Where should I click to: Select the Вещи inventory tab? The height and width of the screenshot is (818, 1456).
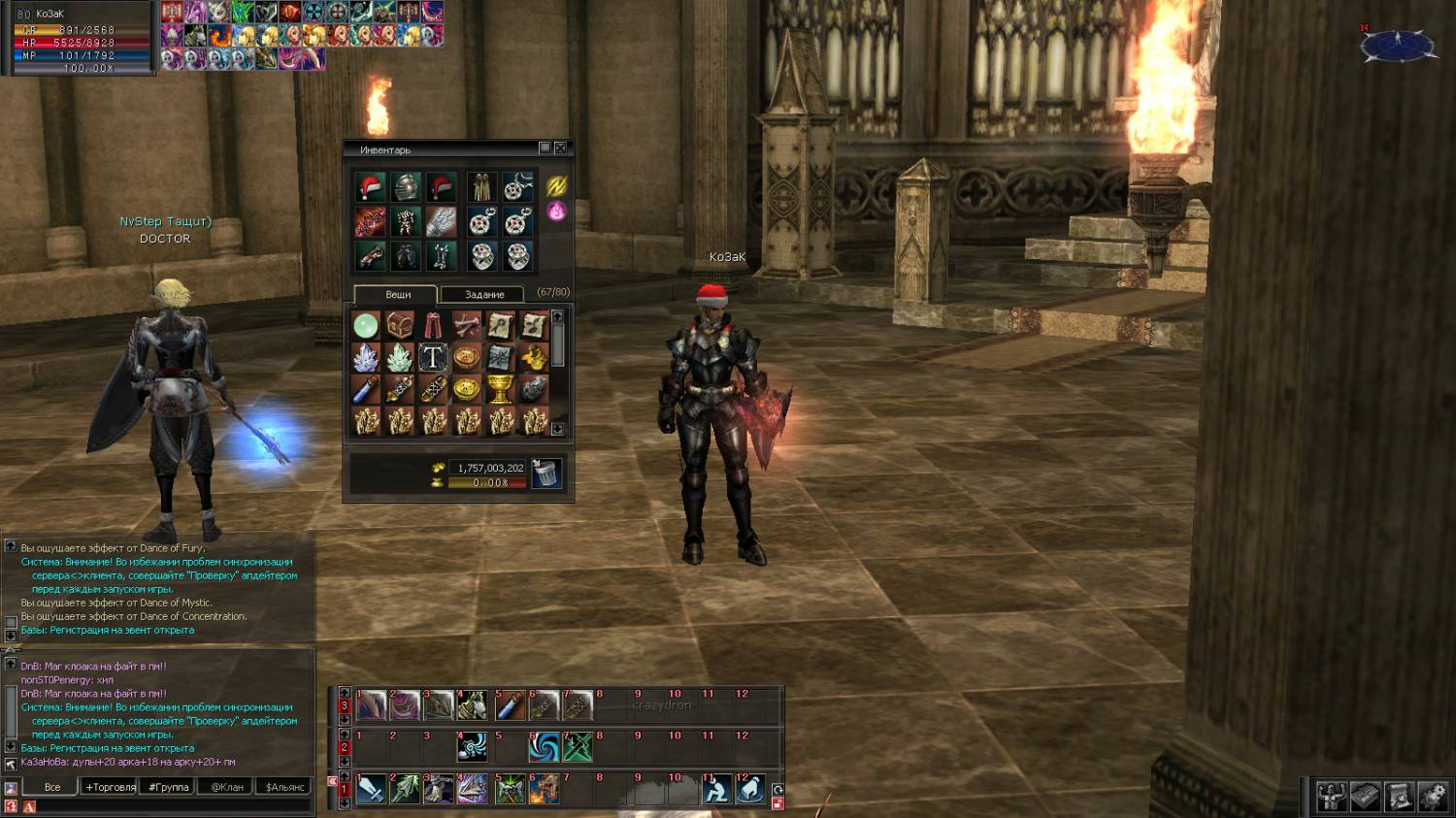coord(397,295)
